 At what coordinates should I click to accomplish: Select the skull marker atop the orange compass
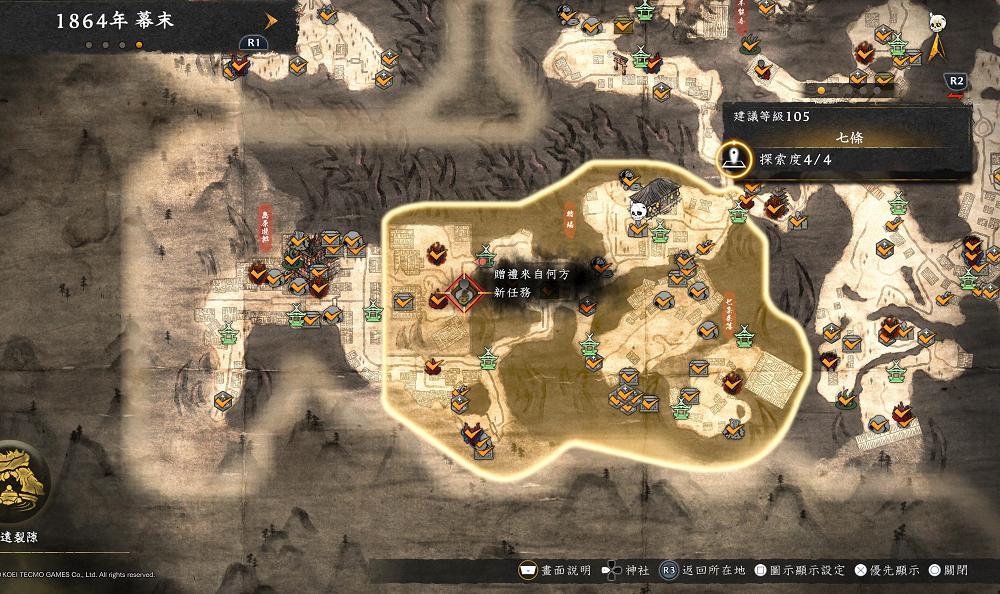[x=938, y=23]
